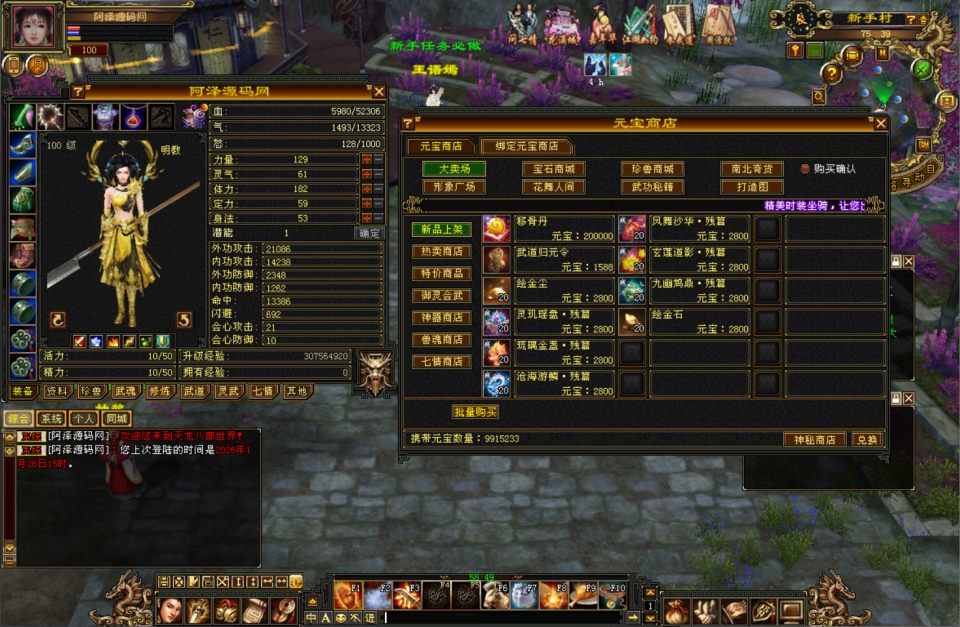This screenshot has height=627, width=960.
Task: Close the 元宝商店 shop window
Action: 880,123
